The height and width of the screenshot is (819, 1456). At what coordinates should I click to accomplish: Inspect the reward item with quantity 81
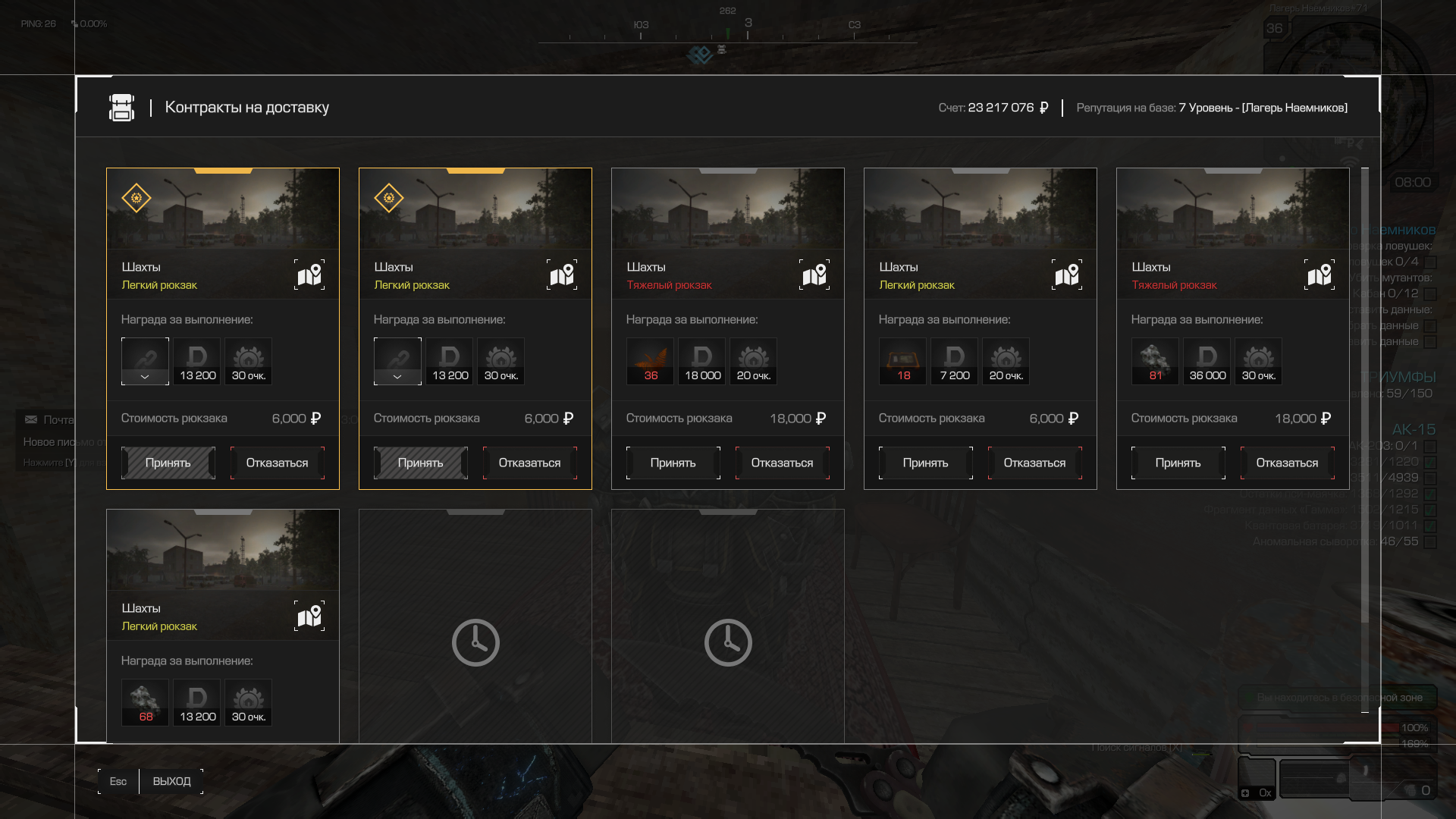coord(1156,361)
